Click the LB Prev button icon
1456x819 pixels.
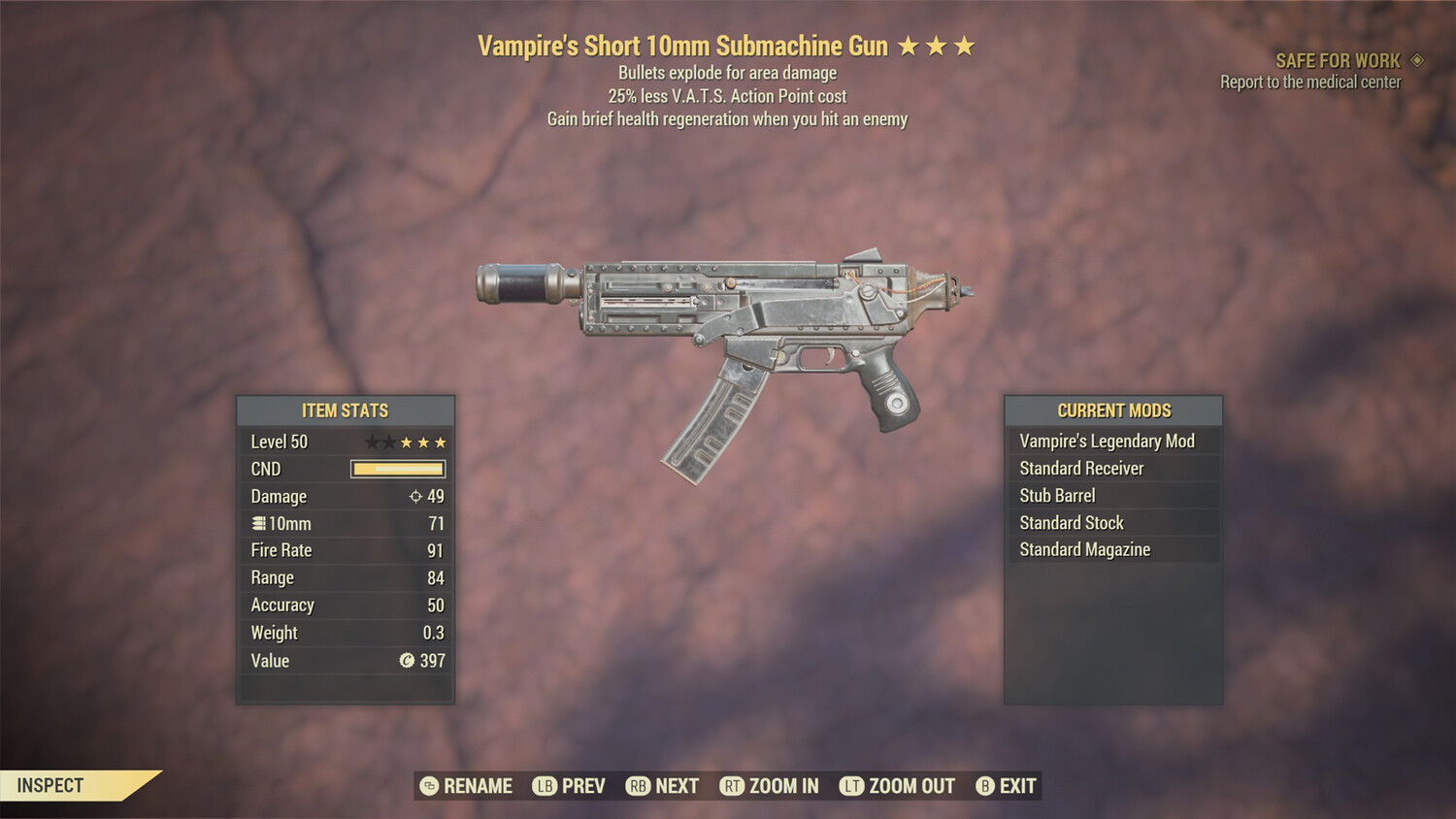pyautogui.click(x=544, y=786)
